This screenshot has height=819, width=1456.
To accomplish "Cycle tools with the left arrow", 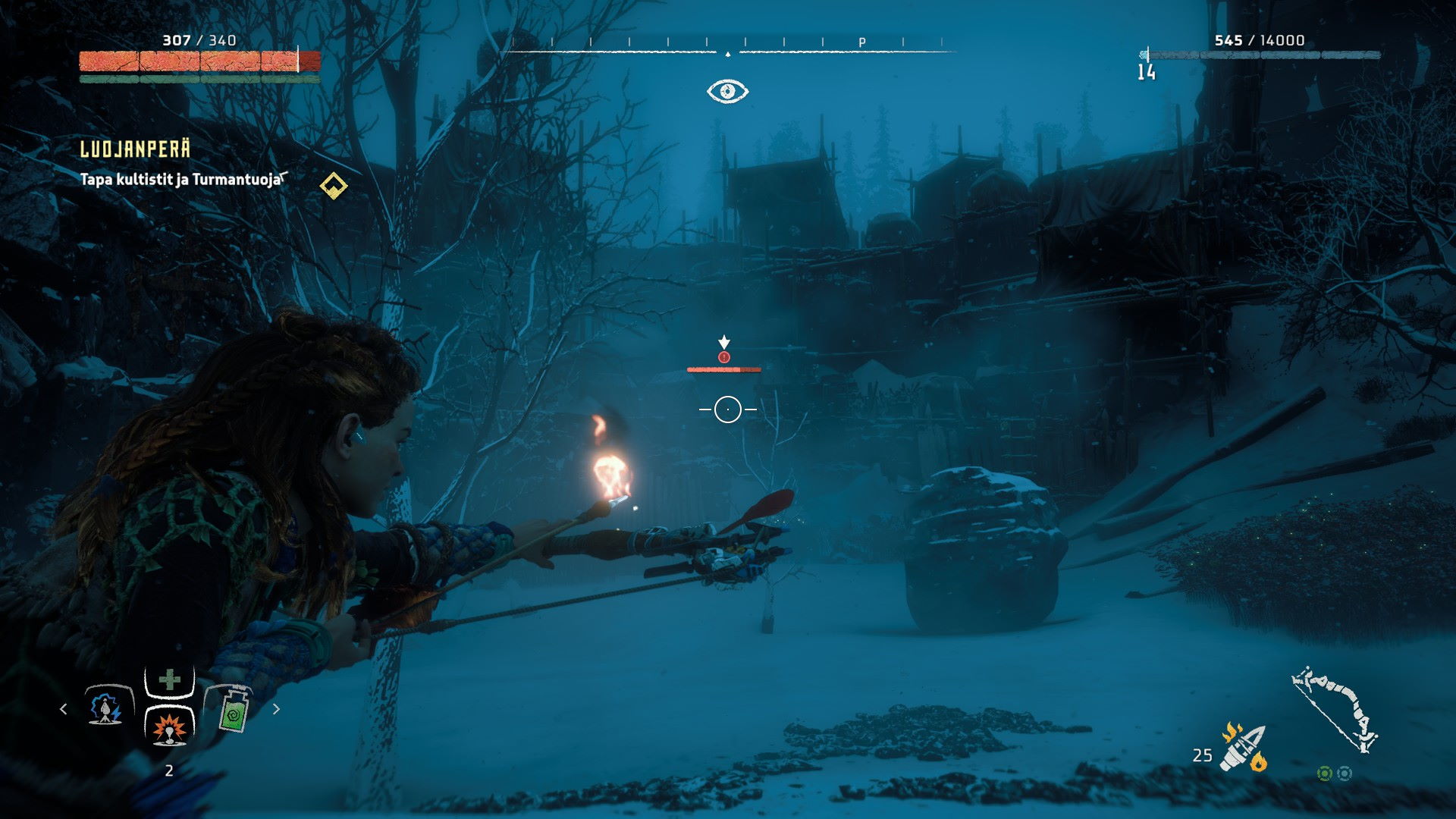I will point(64,709).
